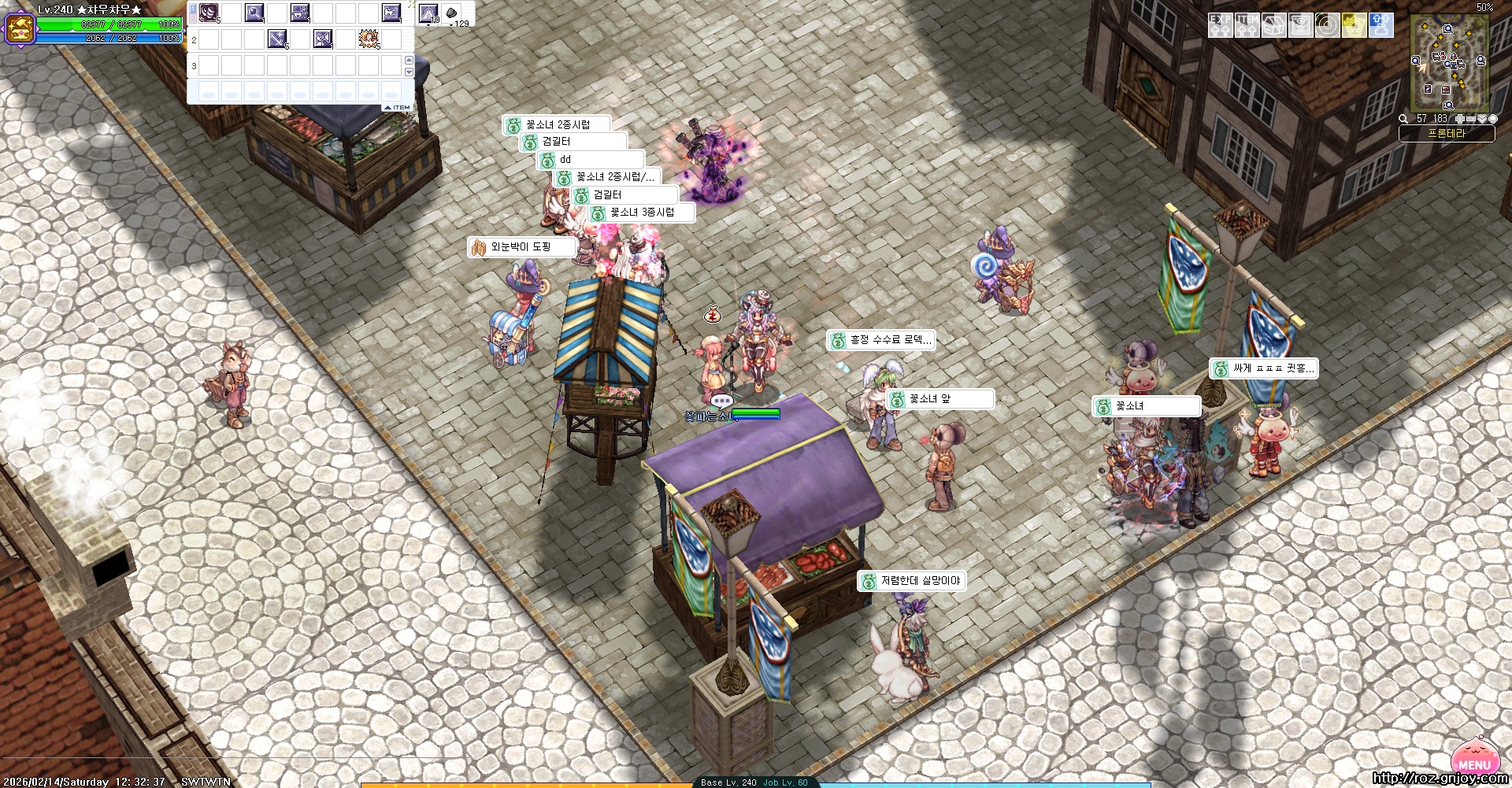Viewport: 1512px width, 788px height.
Task: Open the minimap search magnifier
Action: tap(1403, 119)
